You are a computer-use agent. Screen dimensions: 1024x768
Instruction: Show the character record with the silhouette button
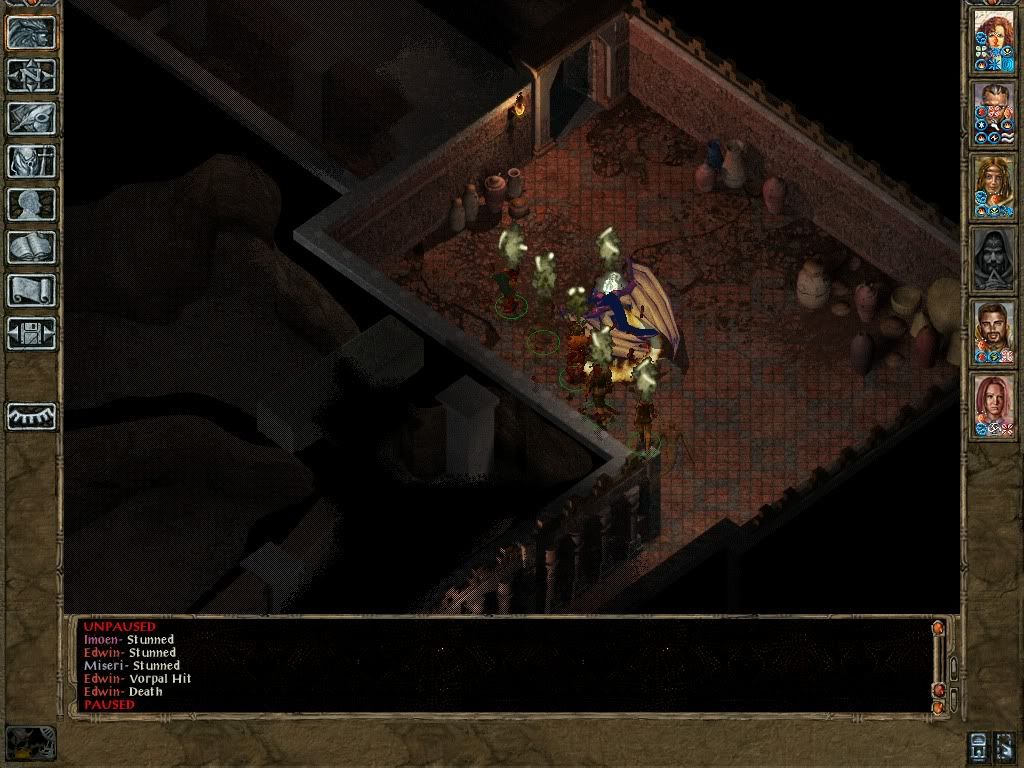31,204
